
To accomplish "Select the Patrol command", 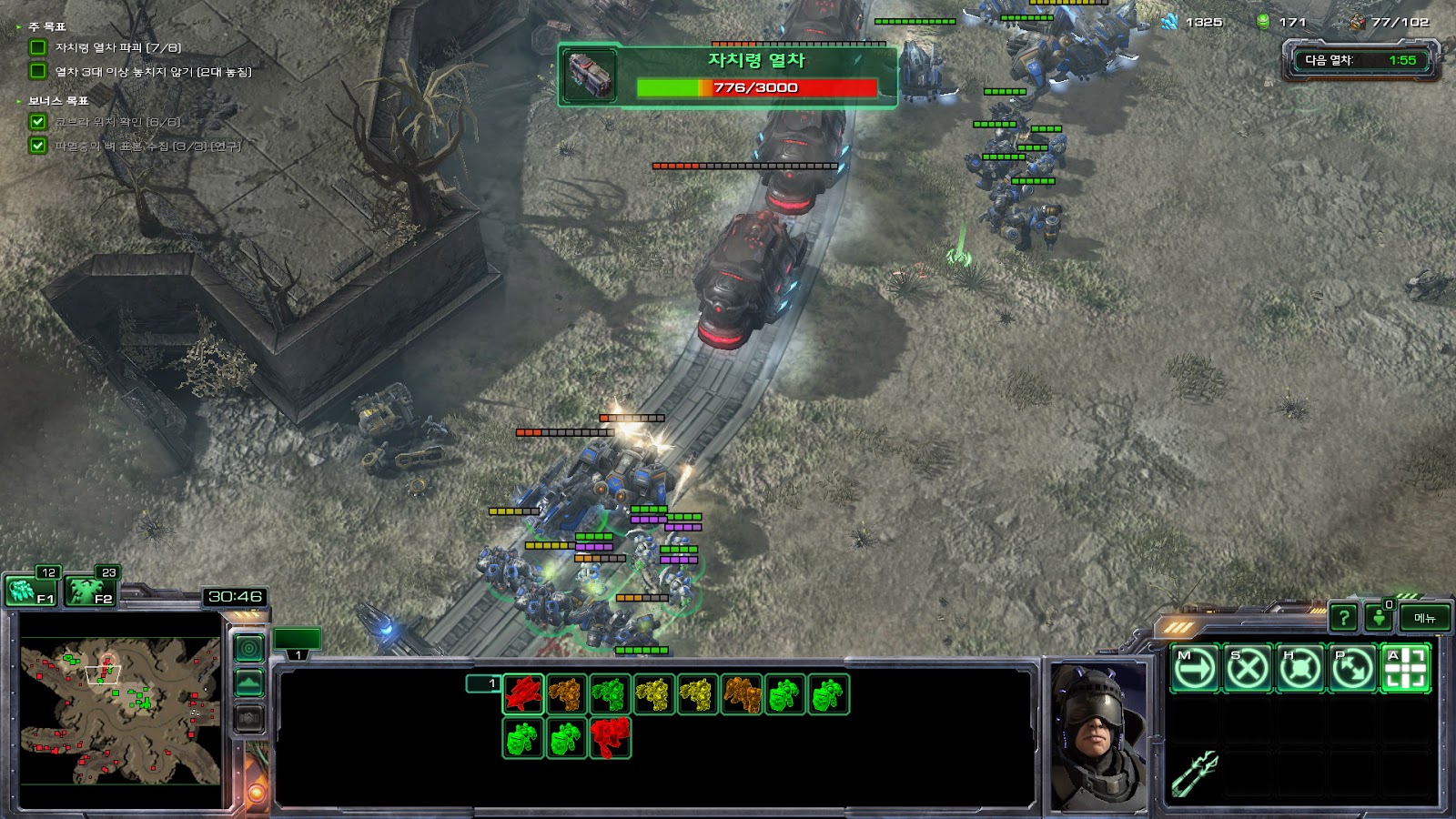I will (x=1352, y=669).
